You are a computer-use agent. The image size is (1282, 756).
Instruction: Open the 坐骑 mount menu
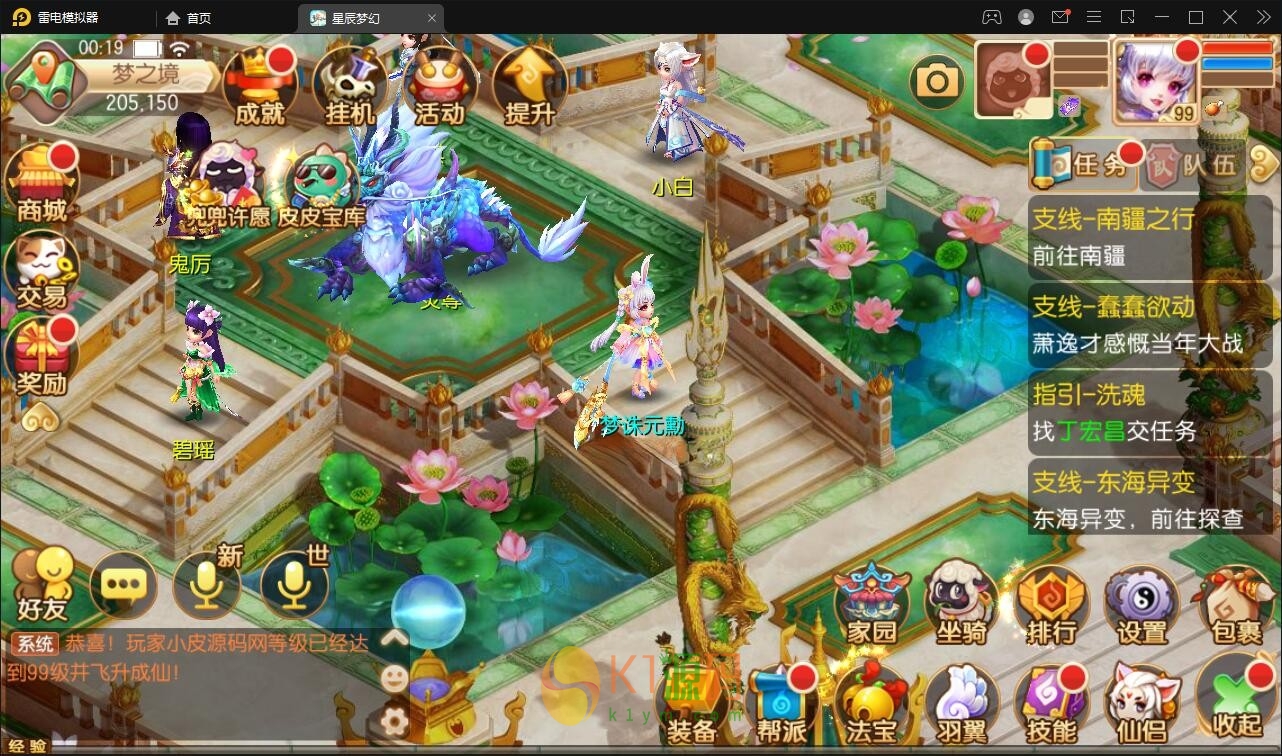pos(961,603)
